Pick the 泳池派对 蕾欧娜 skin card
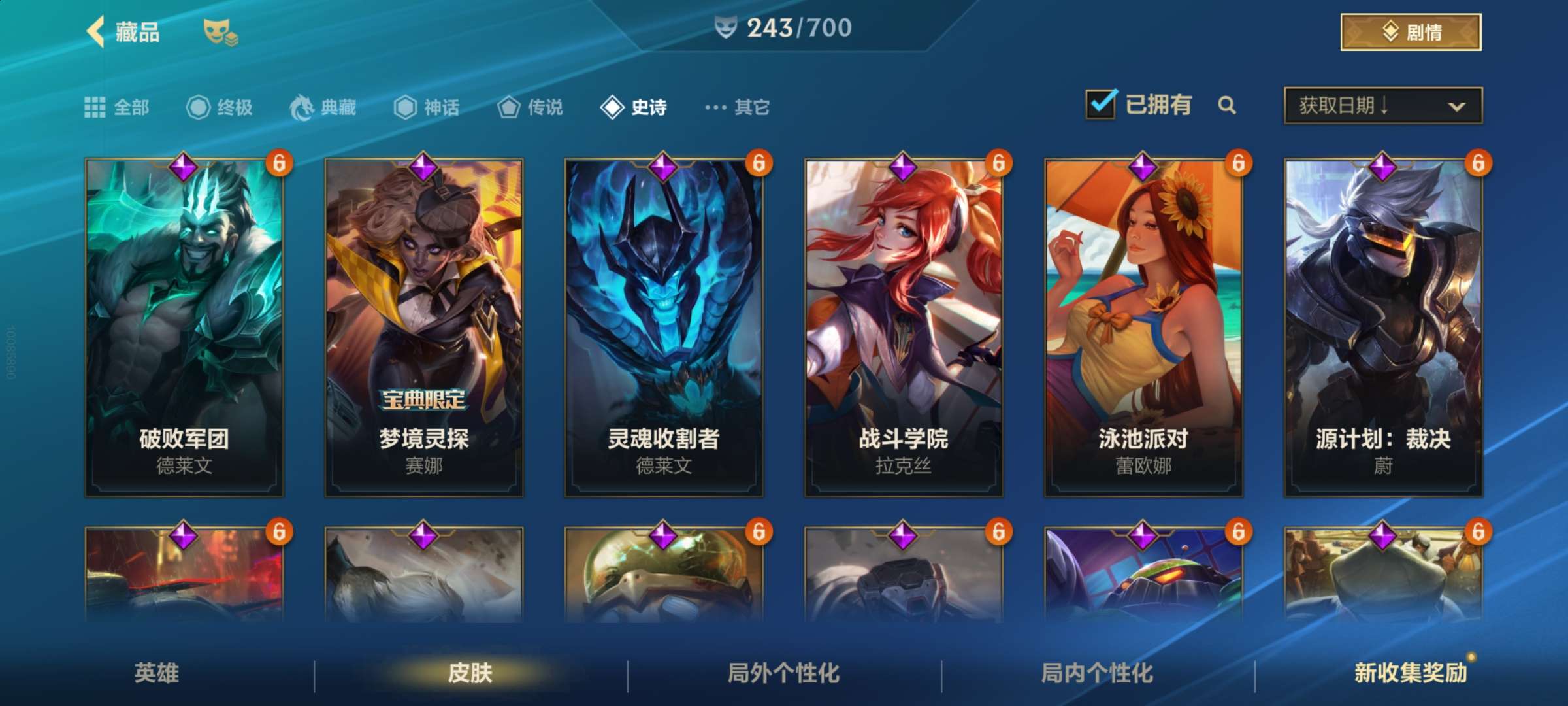Screen dimensions: 1568x706 pos(1143,327)
